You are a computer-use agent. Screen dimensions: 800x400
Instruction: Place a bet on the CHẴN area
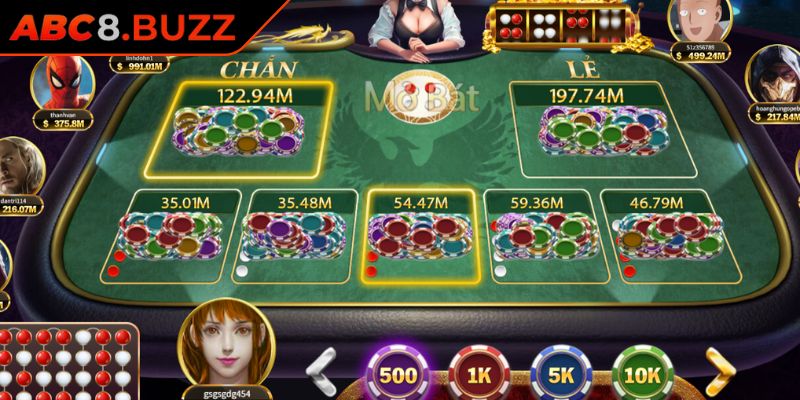[253, 130]
